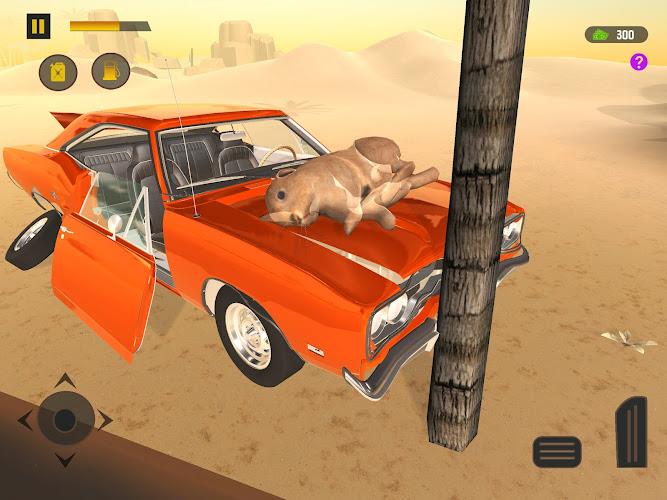Tap the fuel pump icon
The image size is (667, 500).
click(x=110, y=71)
